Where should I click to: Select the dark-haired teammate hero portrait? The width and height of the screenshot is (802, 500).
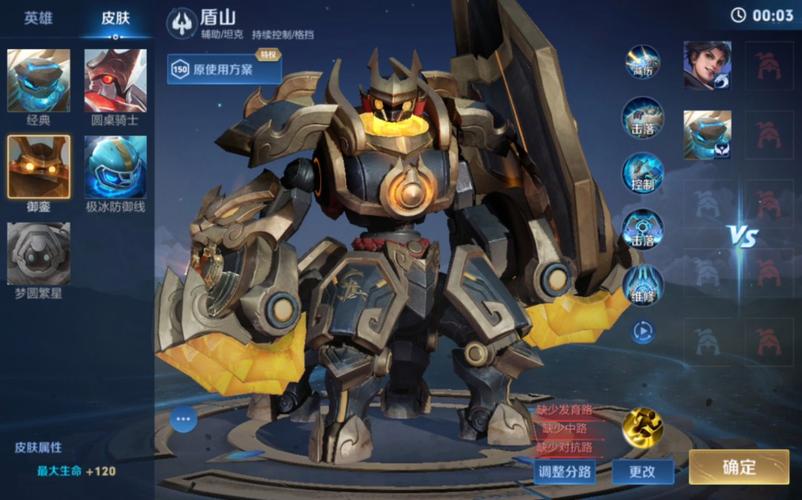point(707,65)
